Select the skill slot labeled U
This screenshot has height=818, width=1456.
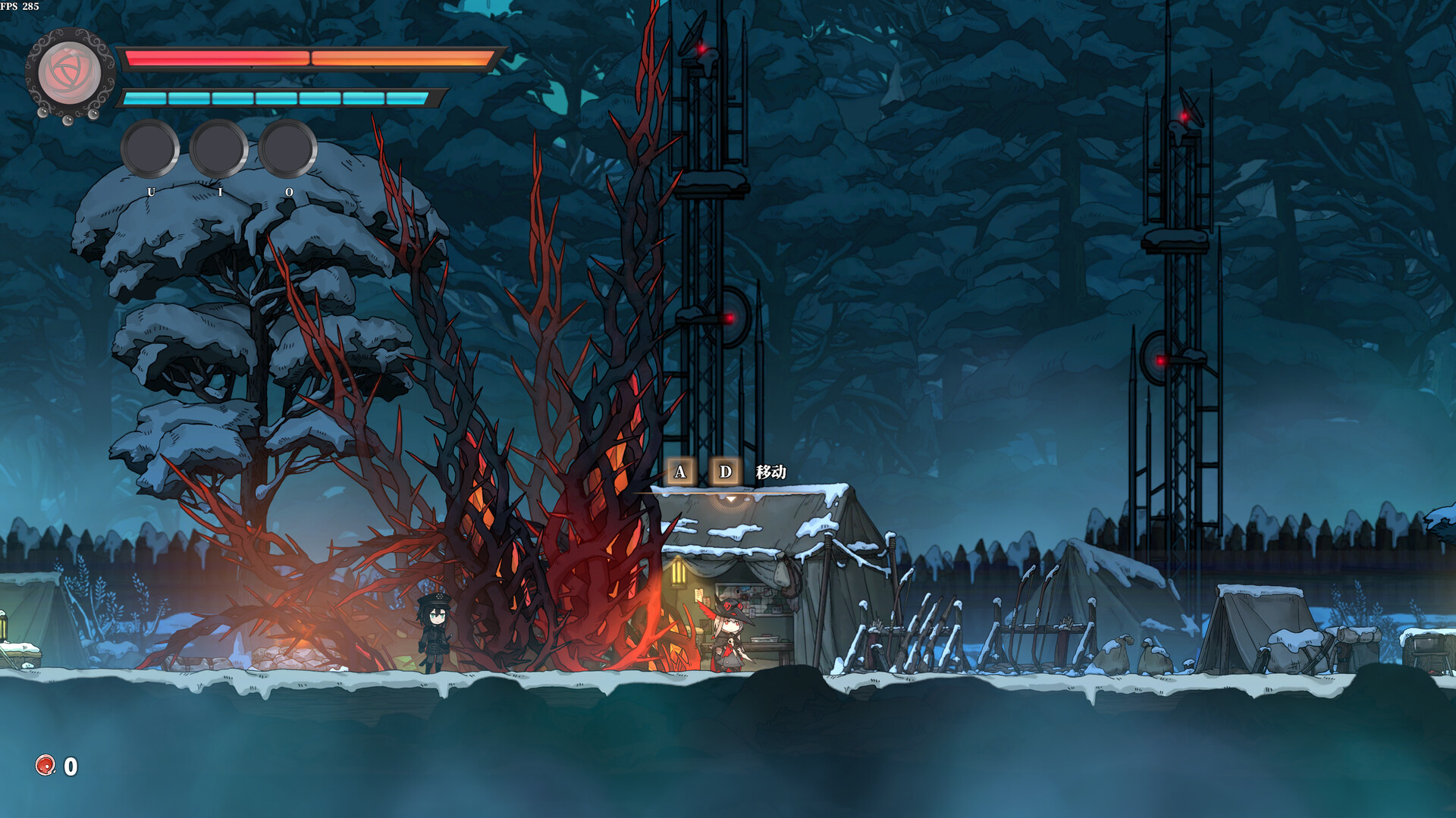(150, 149)
